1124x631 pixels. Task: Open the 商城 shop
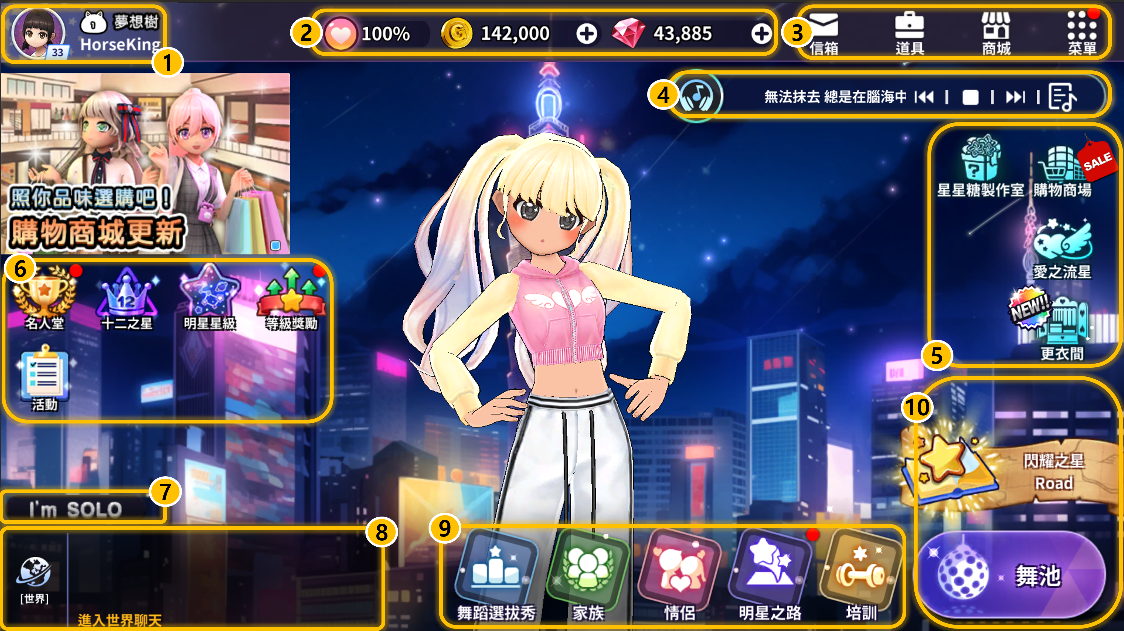(x=996, y=33)
